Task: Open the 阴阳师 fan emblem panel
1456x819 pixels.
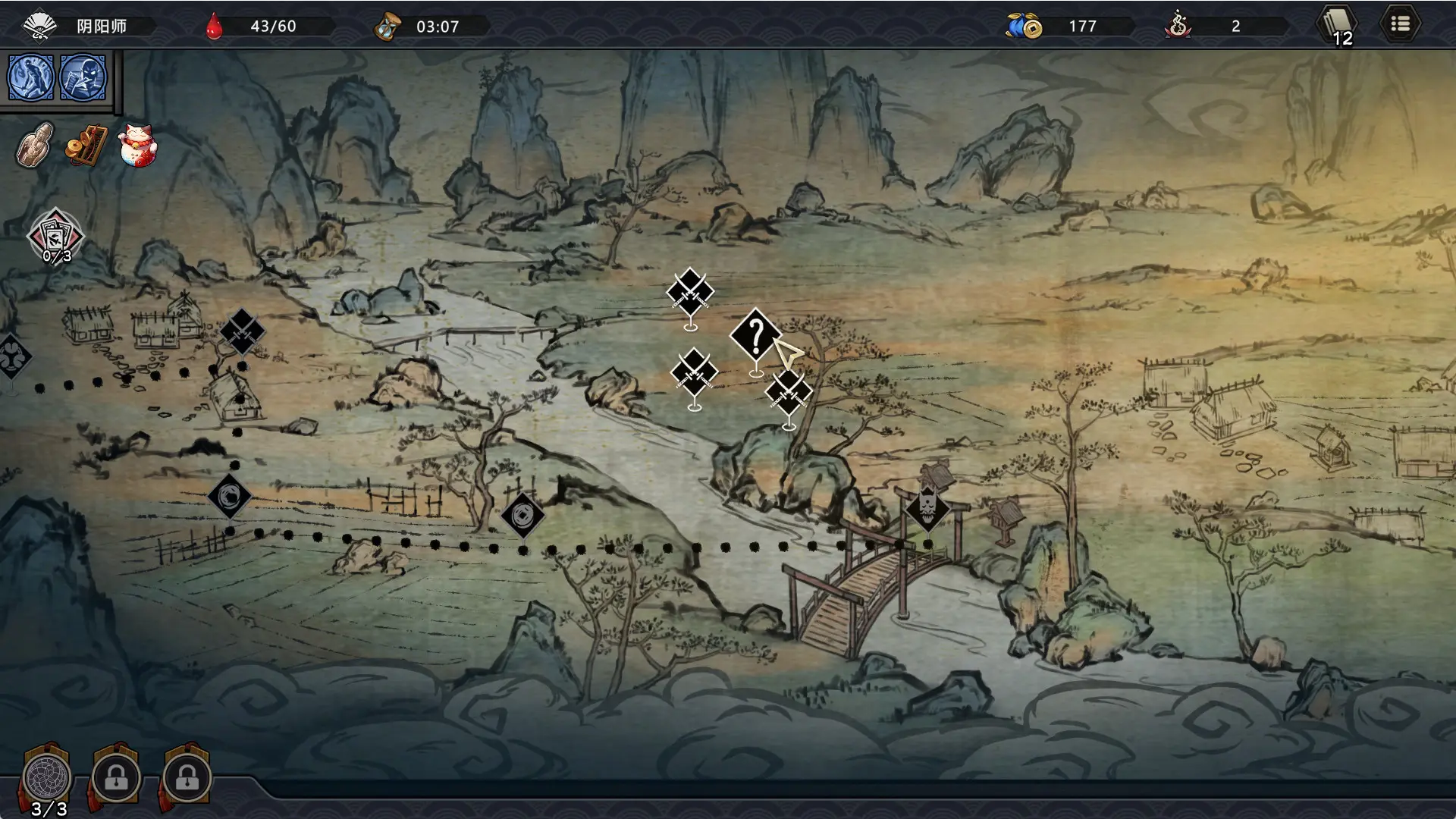Action: click(39, 25)
